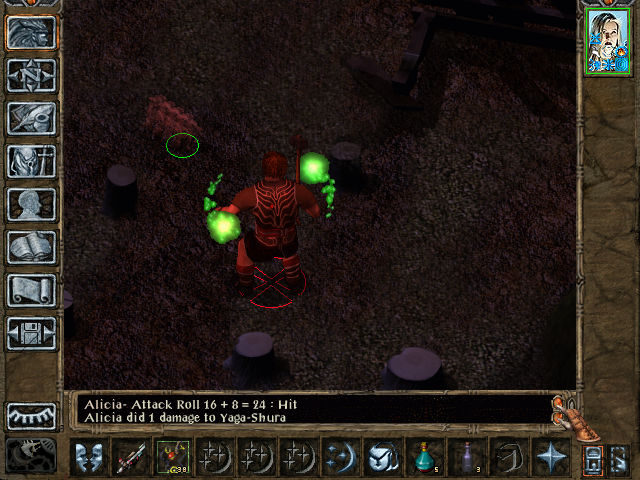Open the area map
640x480 pixels.
[x=31, y=75]
